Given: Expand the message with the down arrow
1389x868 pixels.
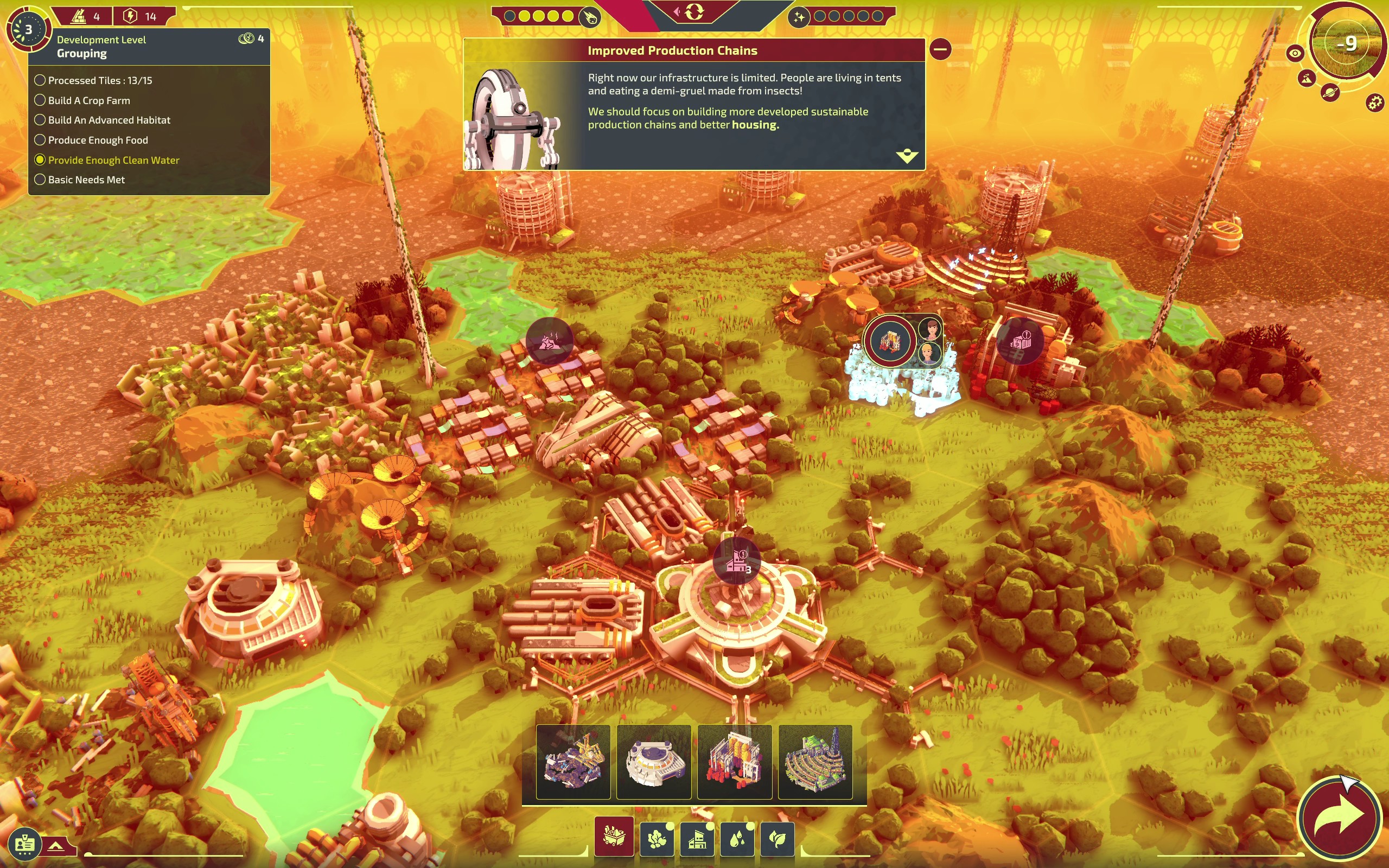Looking at the screenshot, I should 907,156.
